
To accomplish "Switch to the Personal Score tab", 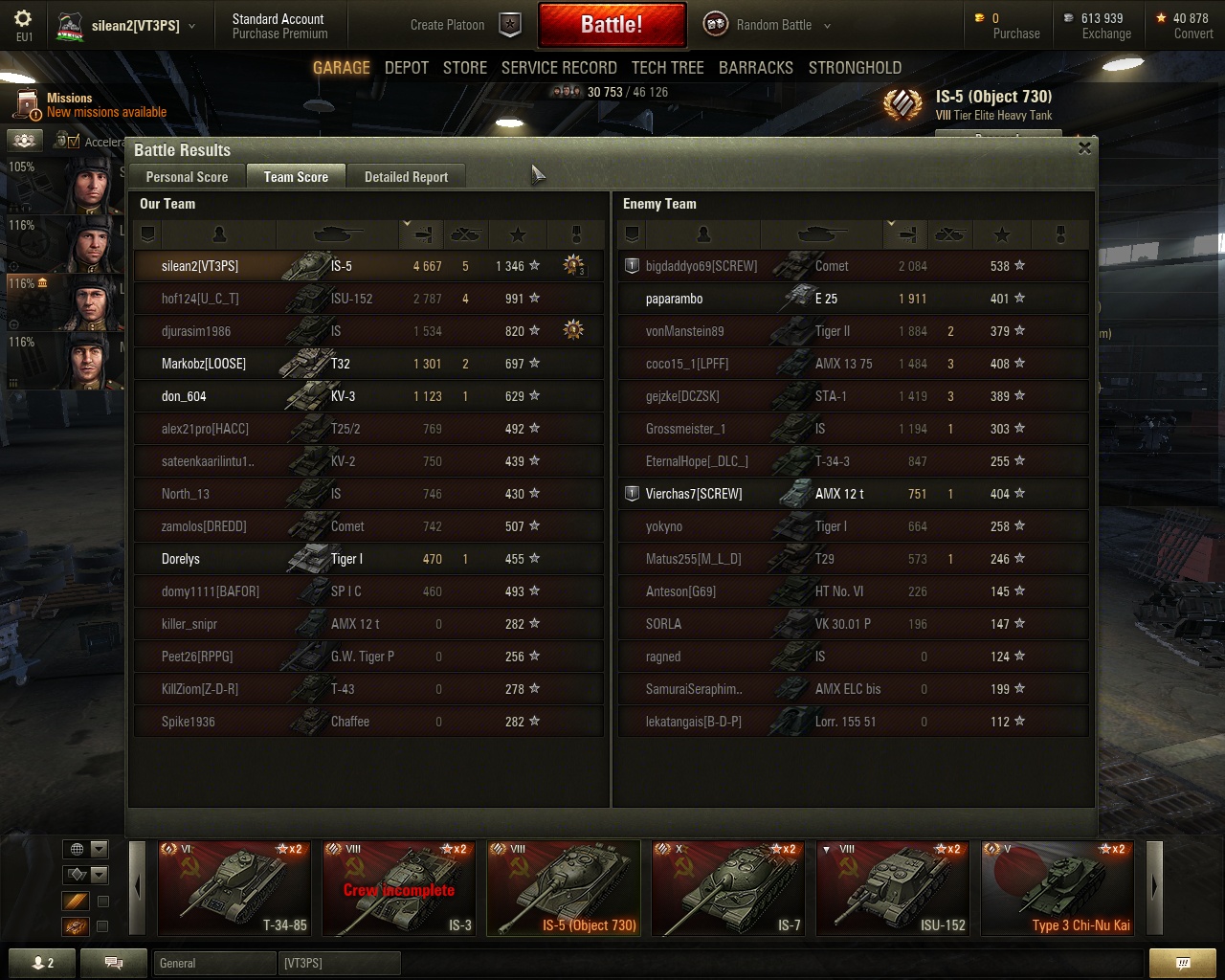I will (x=187, y=177).
